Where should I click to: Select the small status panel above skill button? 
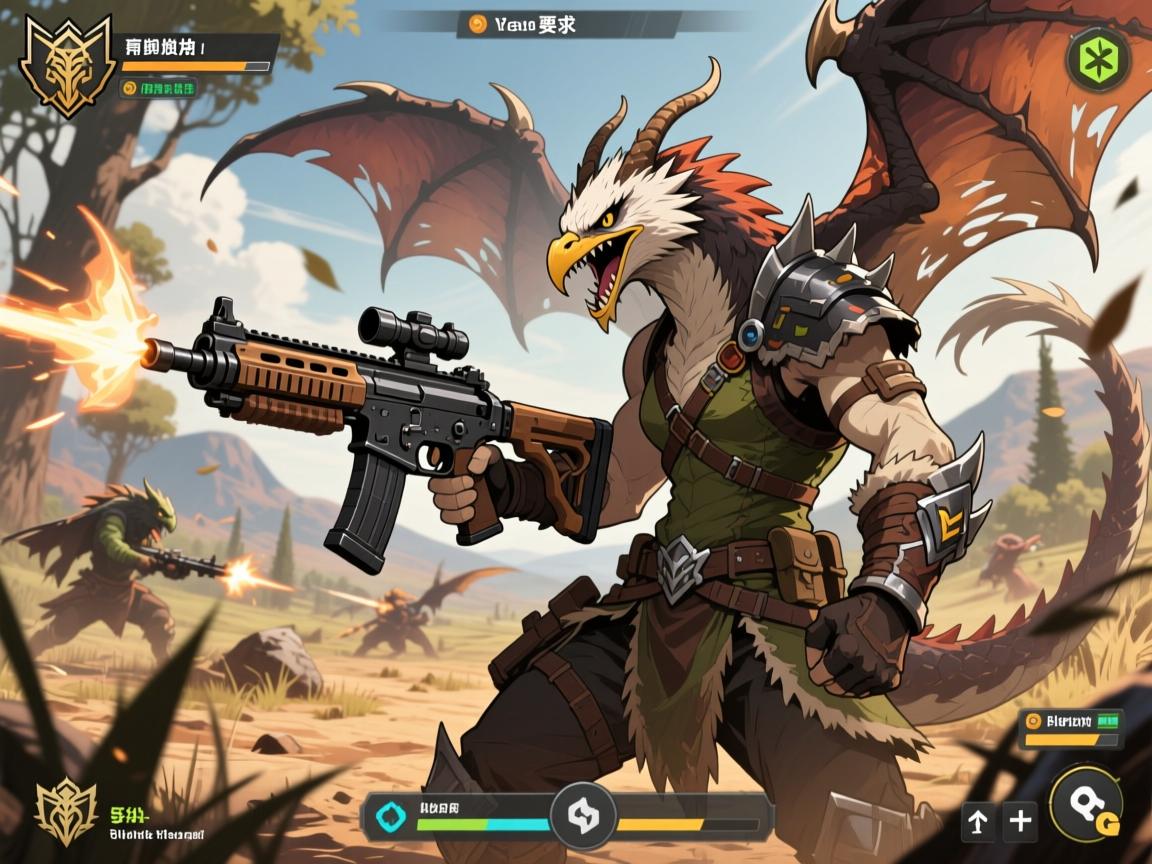1070,728
